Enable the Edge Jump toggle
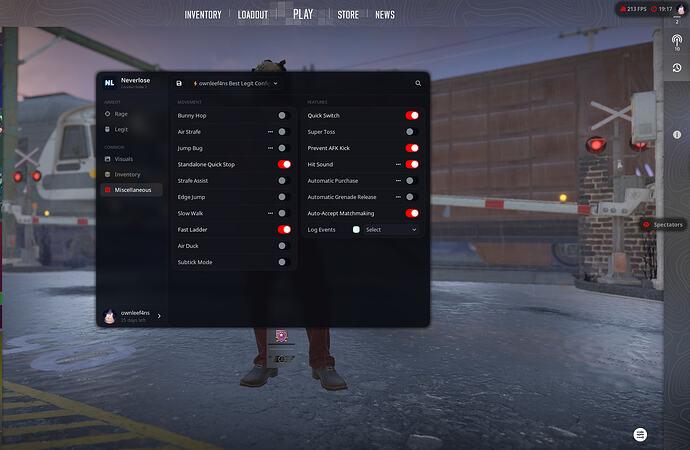 [x=283, y=197]
